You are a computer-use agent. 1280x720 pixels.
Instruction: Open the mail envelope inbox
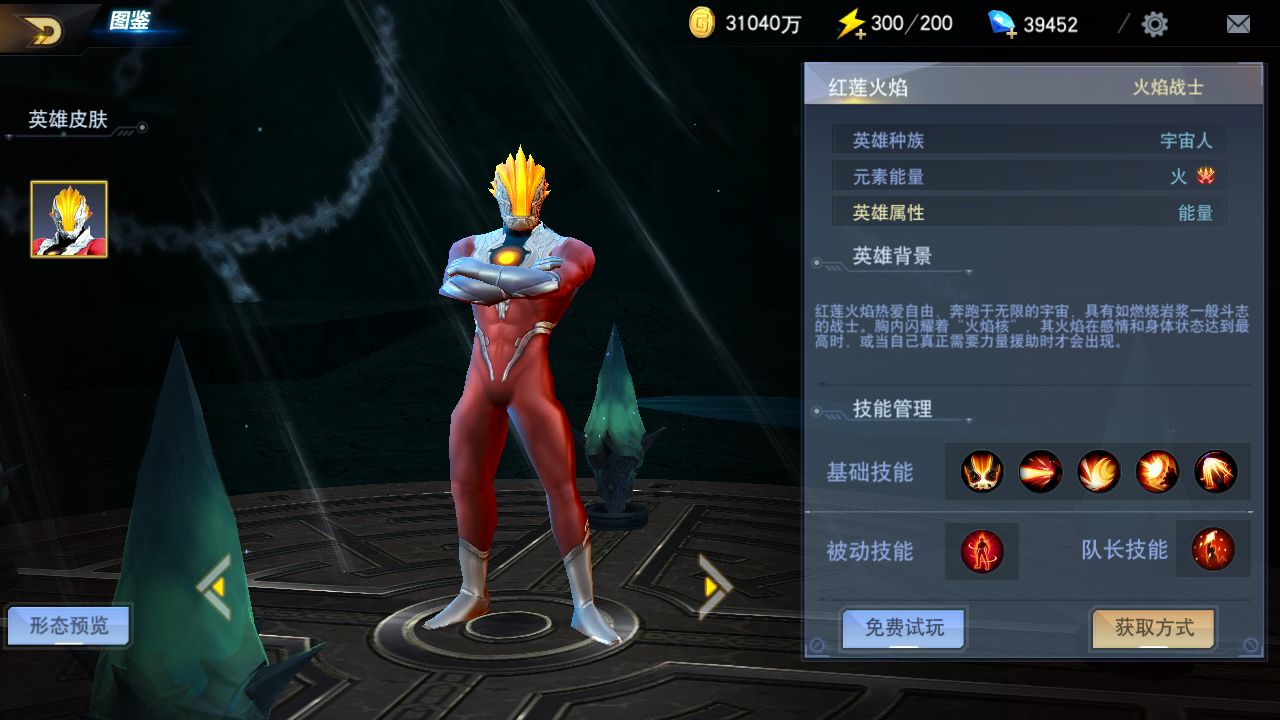pos(1238,24)
